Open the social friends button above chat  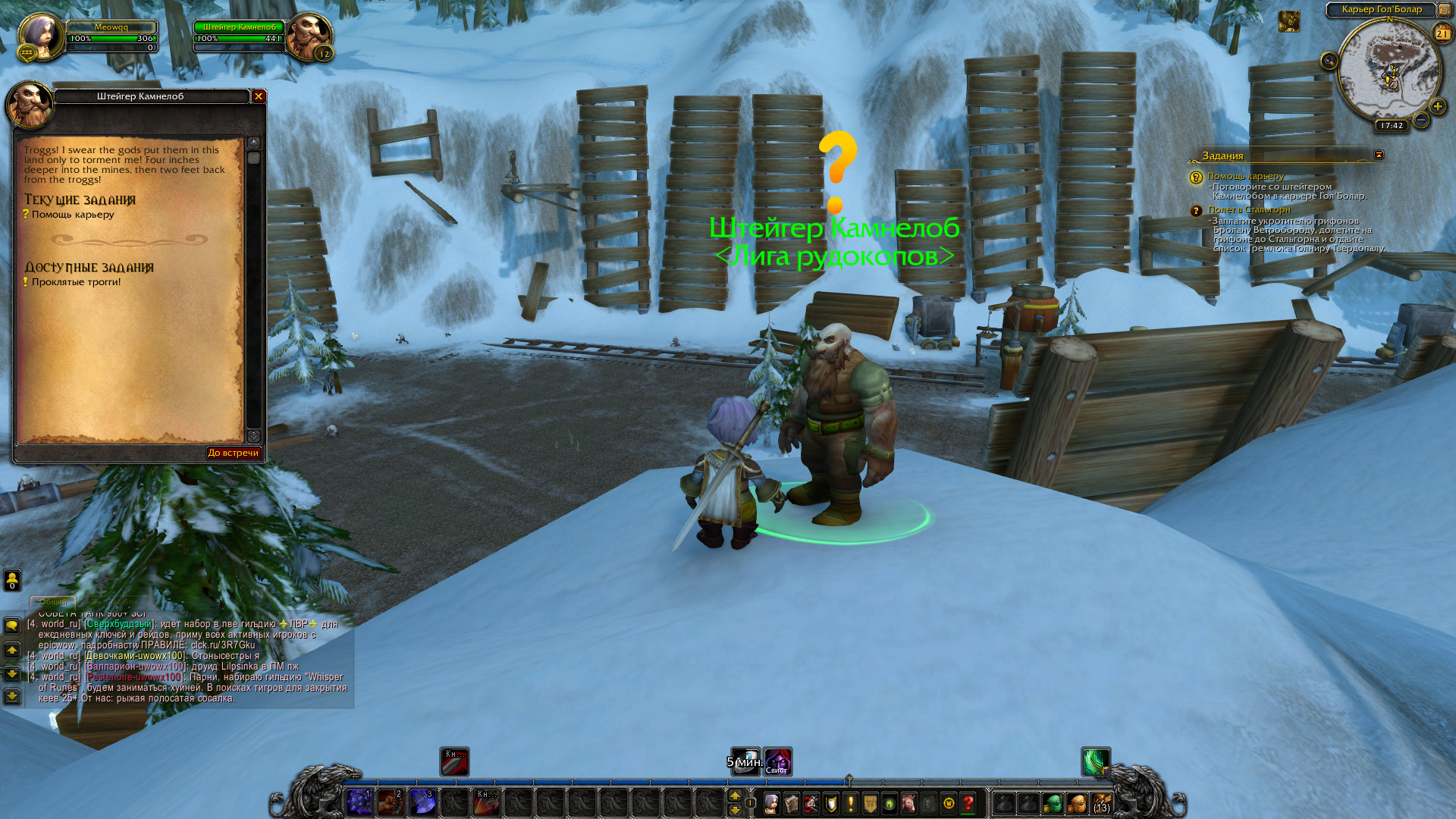(12, 580)
